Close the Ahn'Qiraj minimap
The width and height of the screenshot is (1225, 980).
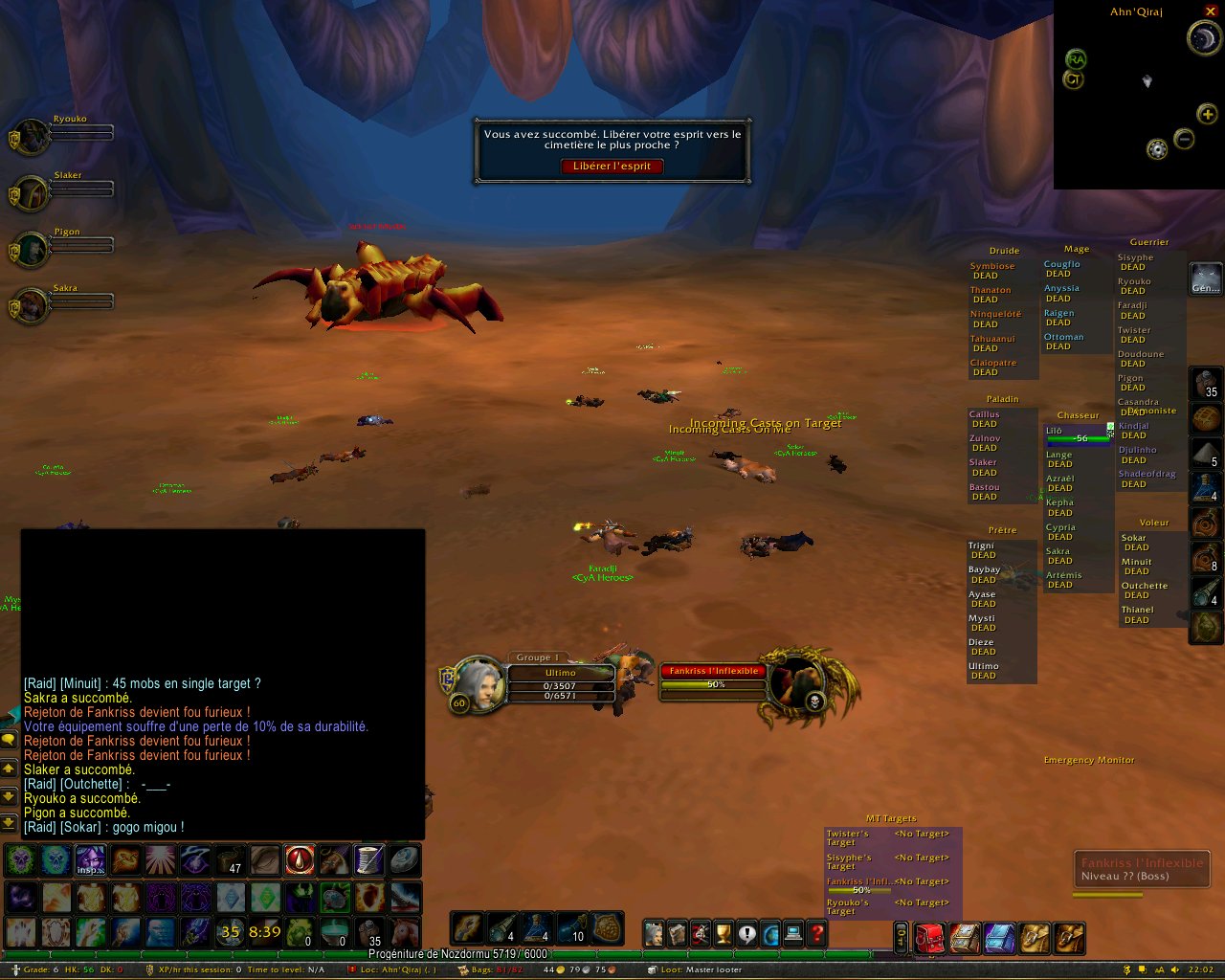[x=1211, y=11]
